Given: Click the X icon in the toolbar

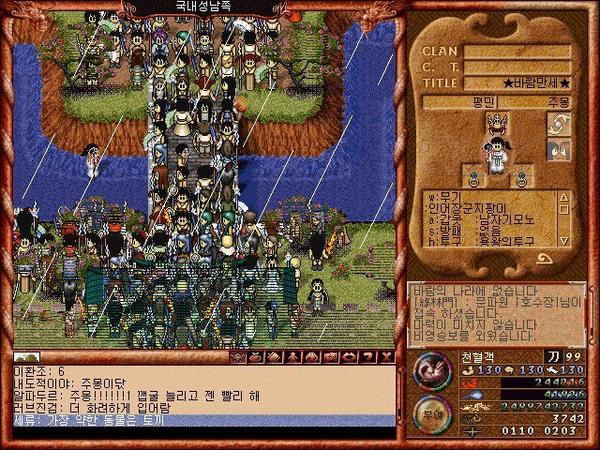Looking at the screenshot, I should click(x=388, y=356).
